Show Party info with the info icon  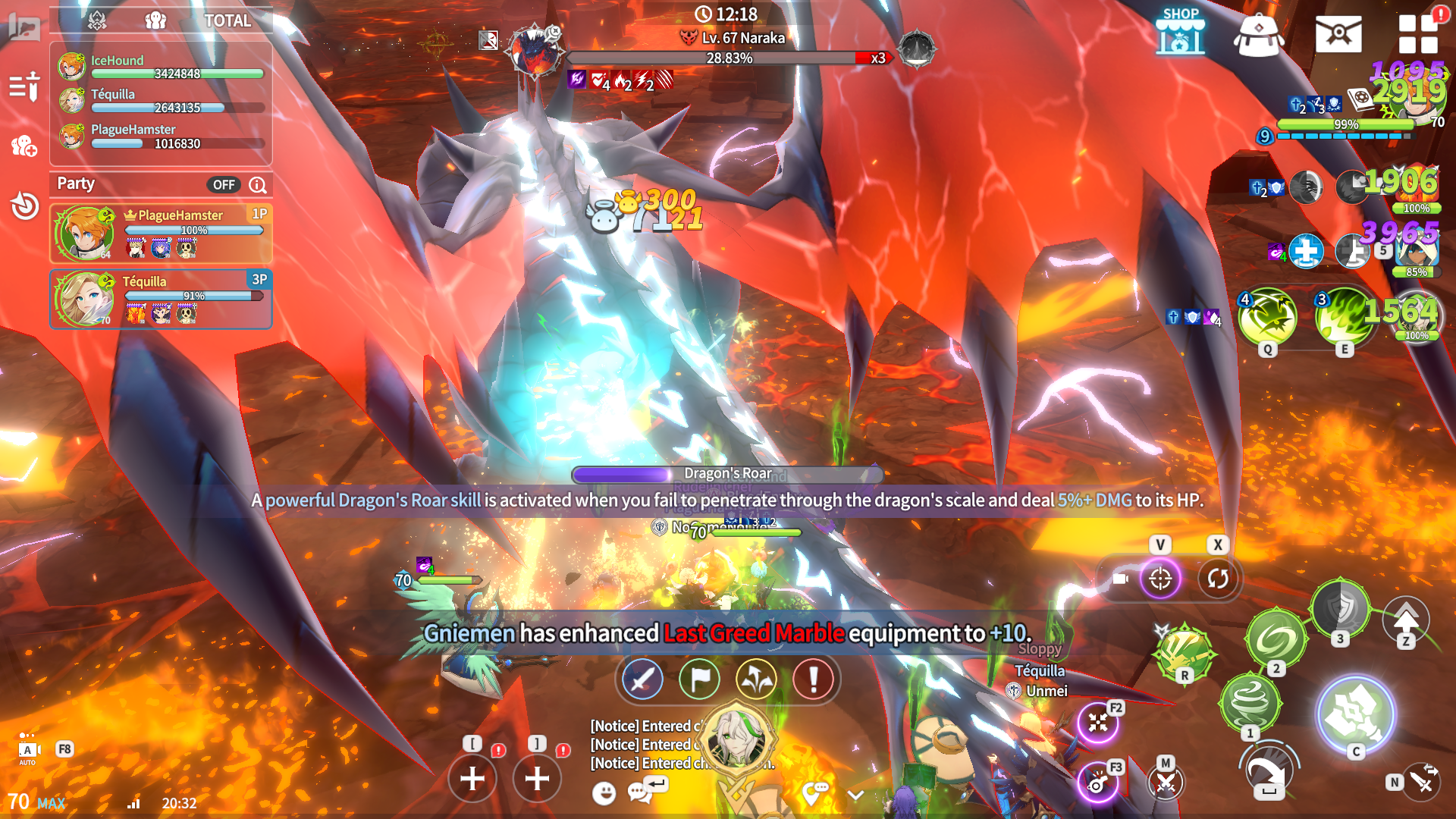coord(258,184)
